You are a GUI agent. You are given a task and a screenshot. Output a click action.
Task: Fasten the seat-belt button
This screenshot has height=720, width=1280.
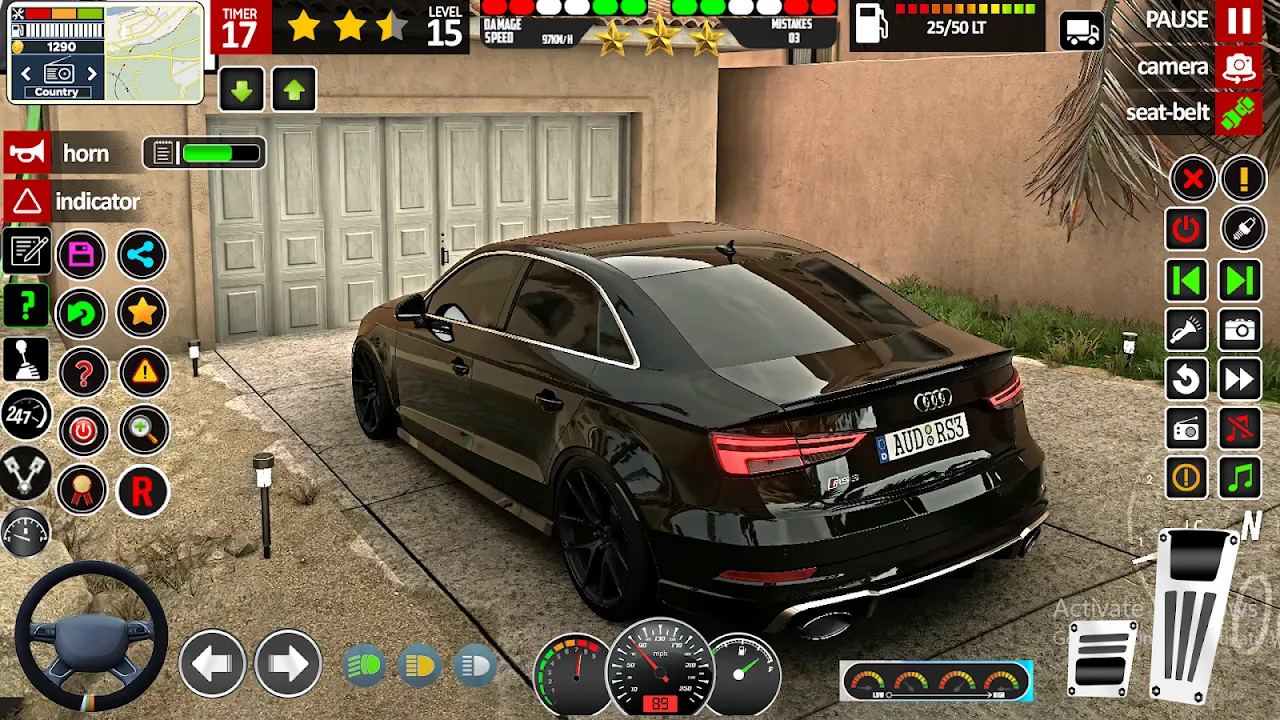1239,112
